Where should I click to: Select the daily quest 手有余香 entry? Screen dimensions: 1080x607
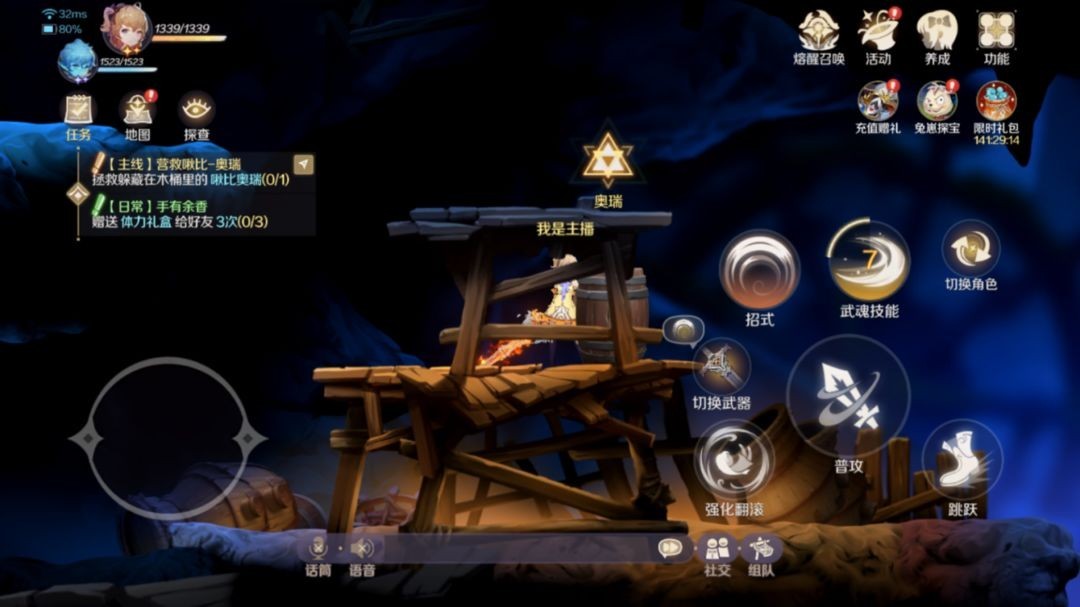coord(190,213)
